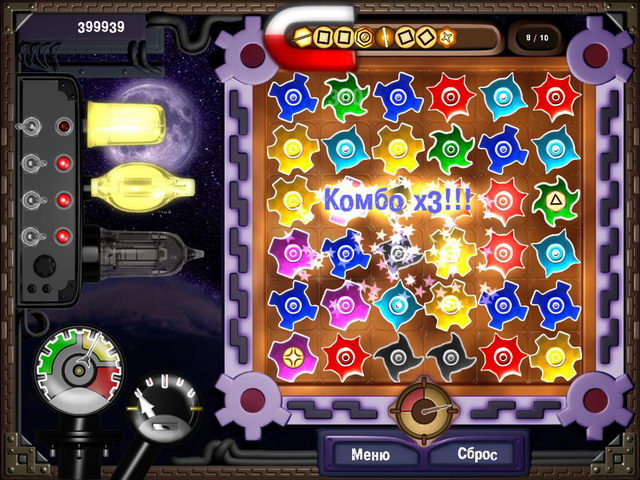Select the green gear with triangle symbol
640x480 pixels.
coord(555,198)
